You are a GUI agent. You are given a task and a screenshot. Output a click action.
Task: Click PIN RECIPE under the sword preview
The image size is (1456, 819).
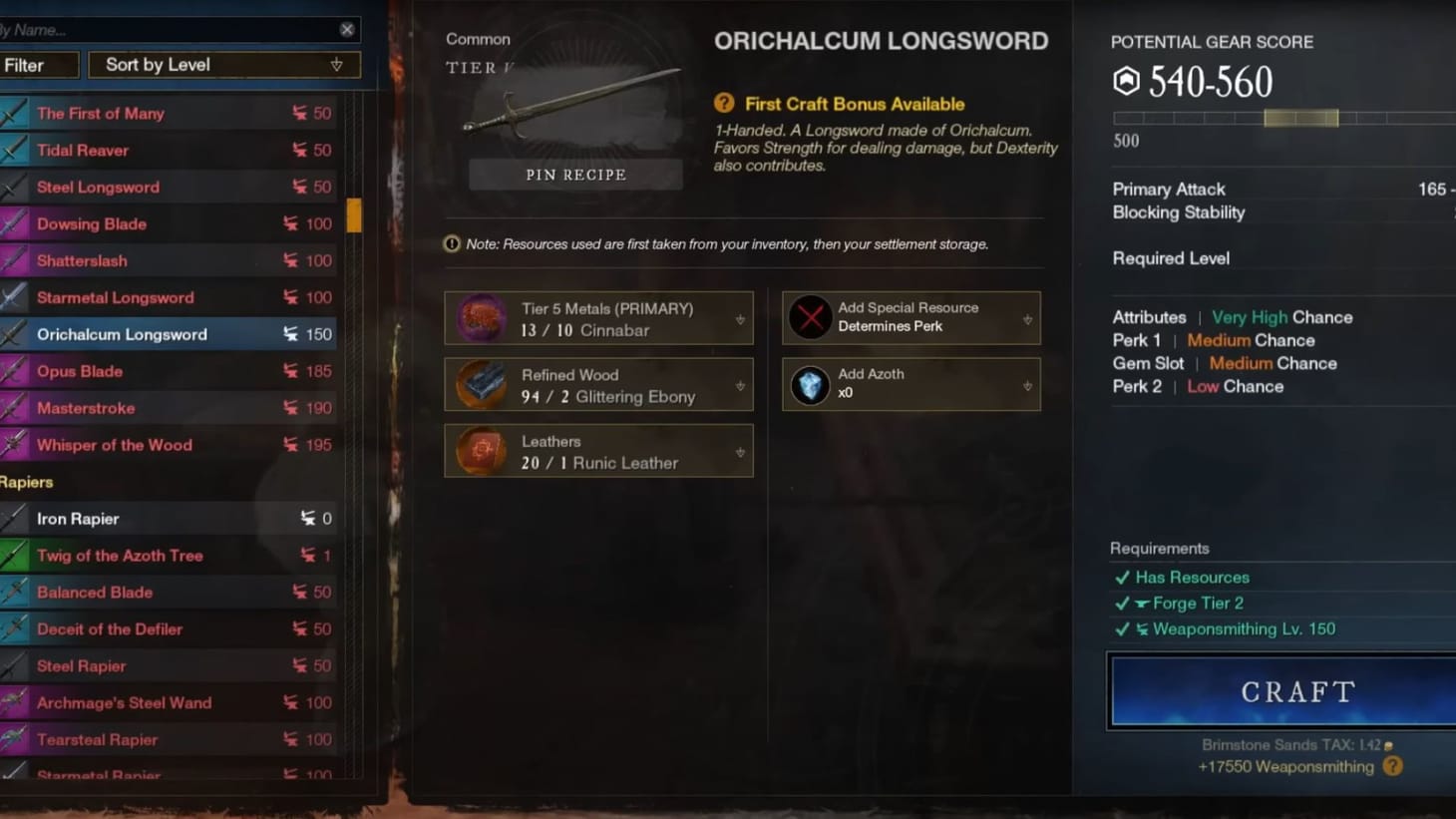click(575, 174)
